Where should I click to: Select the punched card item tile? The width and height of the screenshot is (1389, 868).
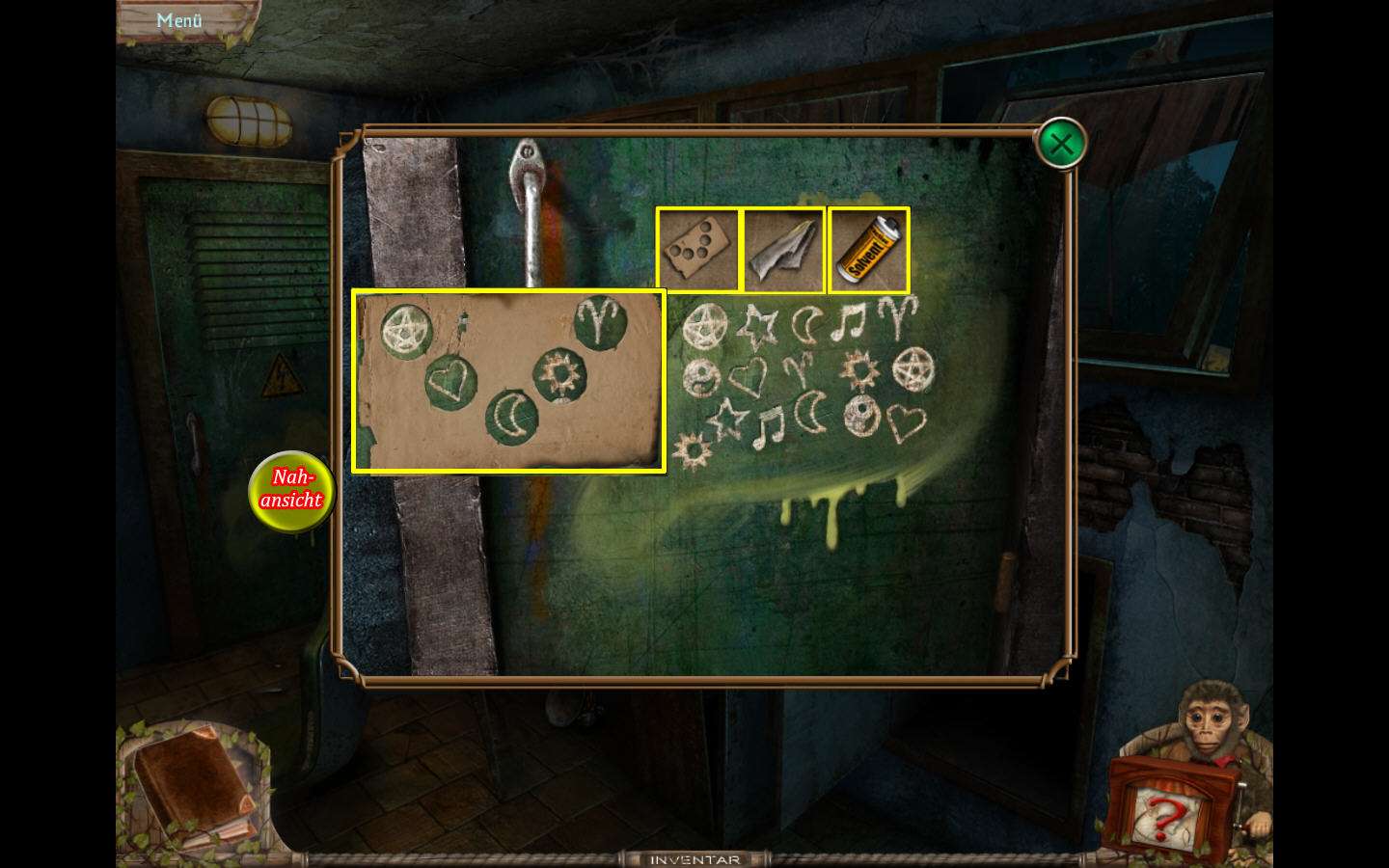pyautogui.click(x=697, y=250)
